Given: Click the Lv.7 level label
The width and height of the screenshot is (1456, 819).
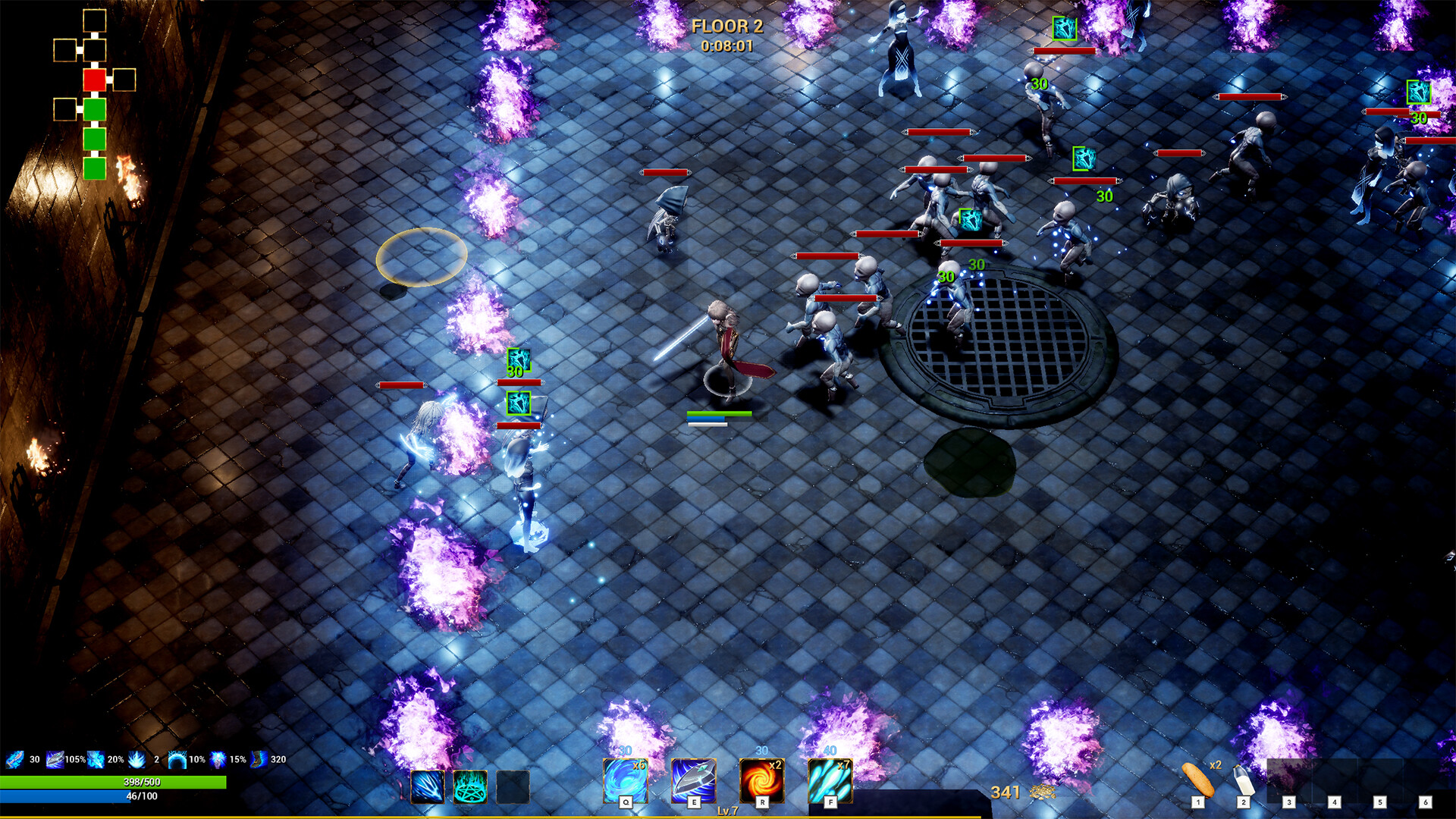Looking at the screenshot, I should (726, 810).
